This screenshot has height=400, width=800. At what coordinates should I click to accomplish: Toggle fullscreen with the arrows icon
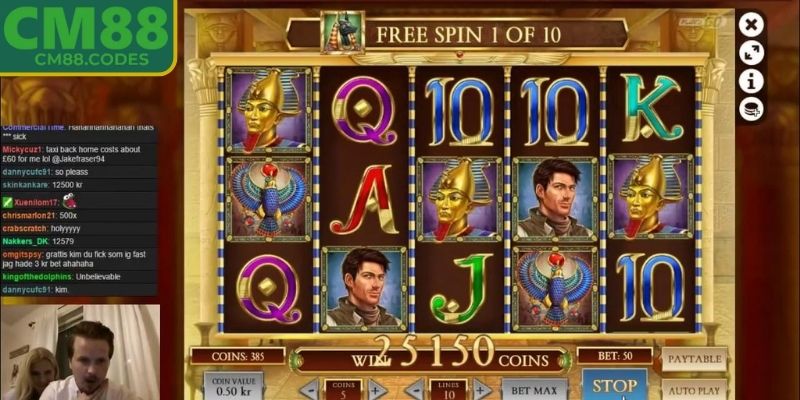point(751,53)
